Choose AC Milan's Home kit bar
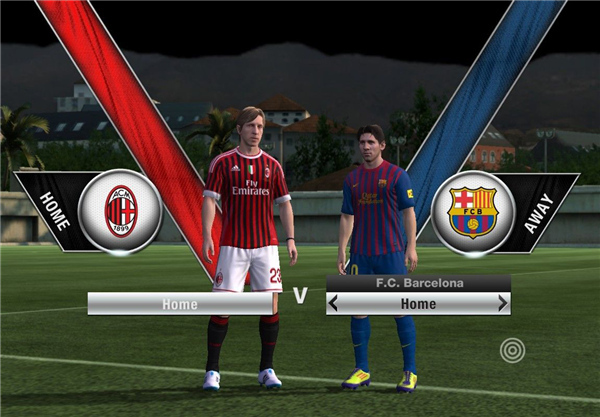The width and height of the screenshot is (600, 417). pyautogui.click(x=180, y=303)
